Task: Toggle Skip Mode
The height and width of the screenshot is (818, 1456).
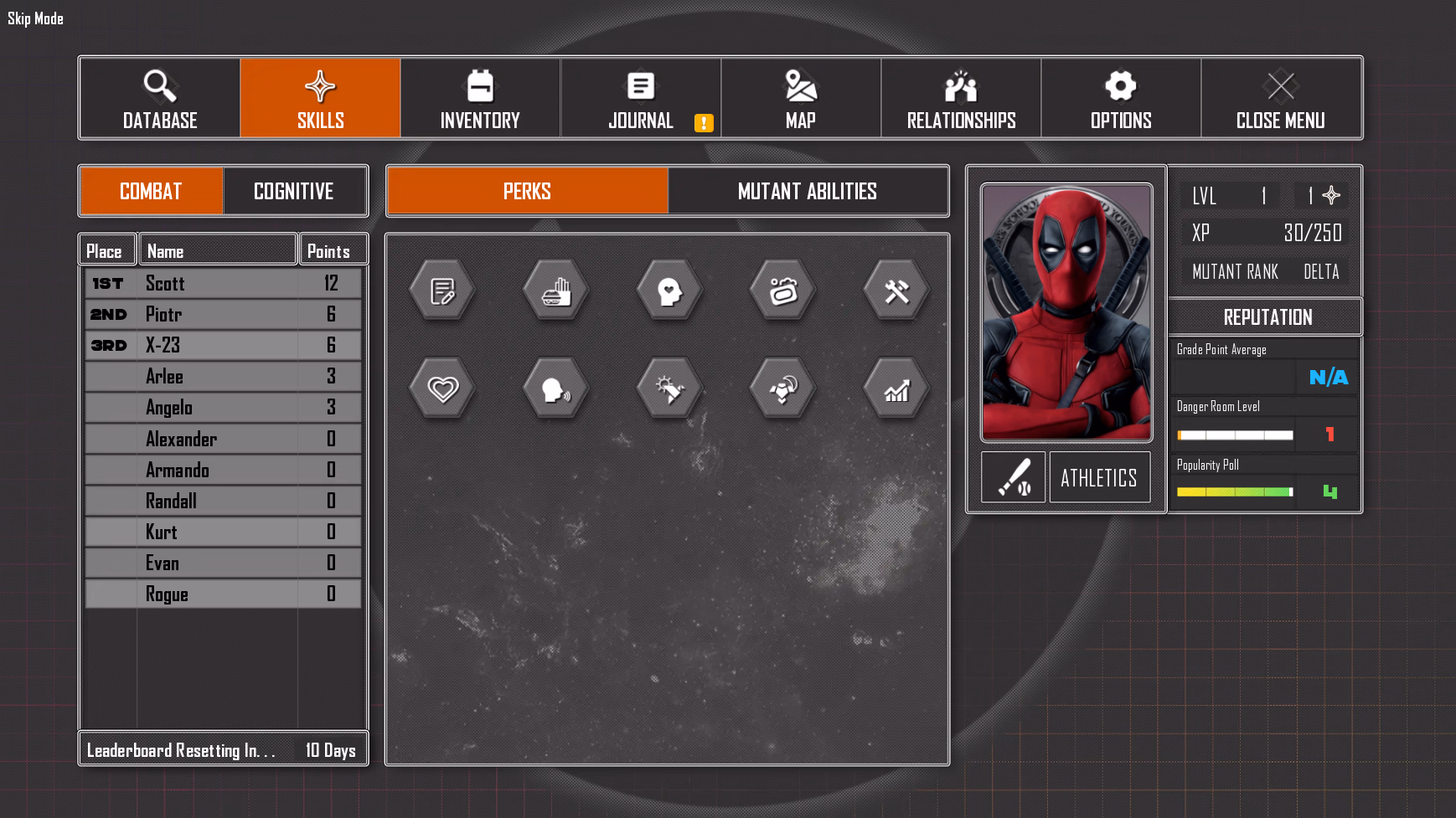Action: pos(36,18)
